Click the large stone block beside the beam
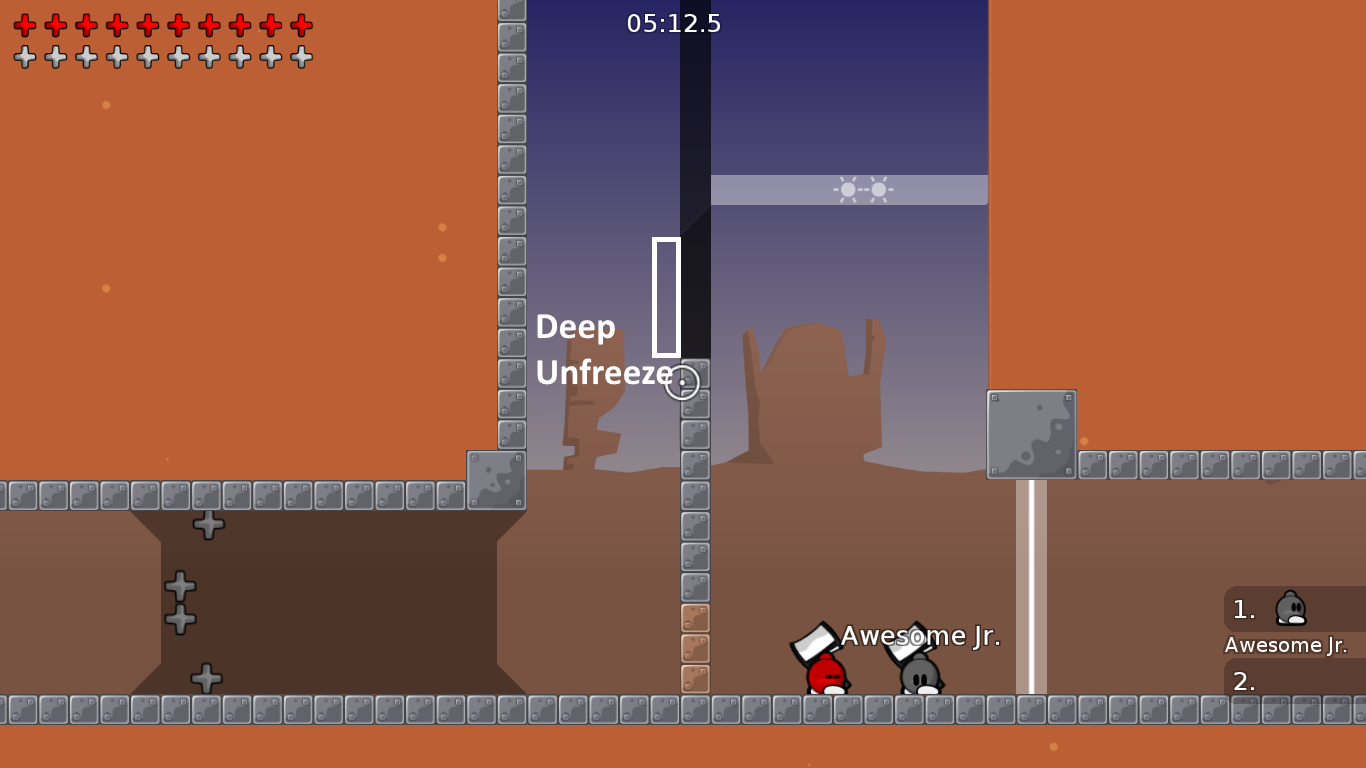This screenshot has height=768, width=1366. (1032, 432)
